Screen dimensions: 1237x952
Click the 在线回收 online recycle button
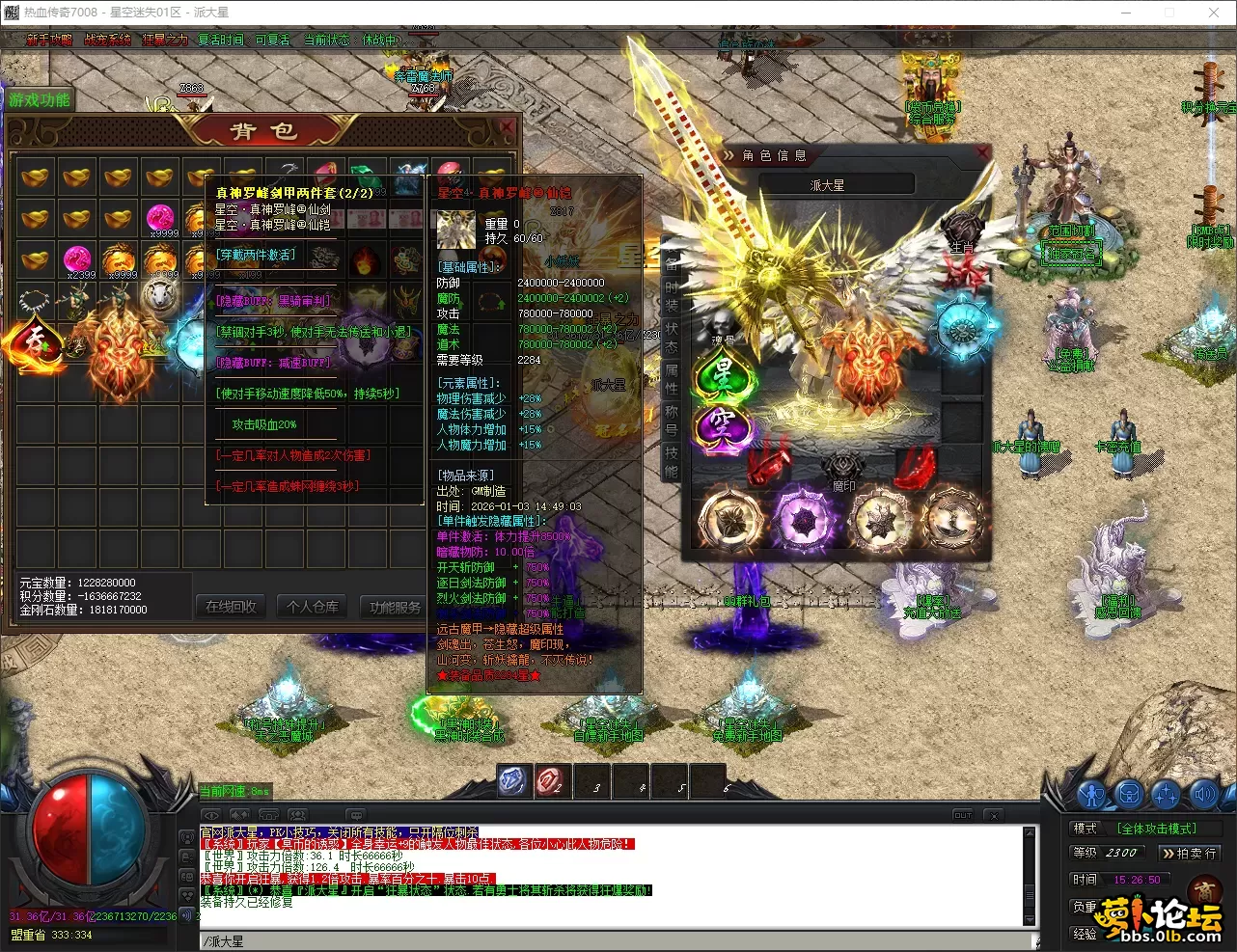point(232,607)
